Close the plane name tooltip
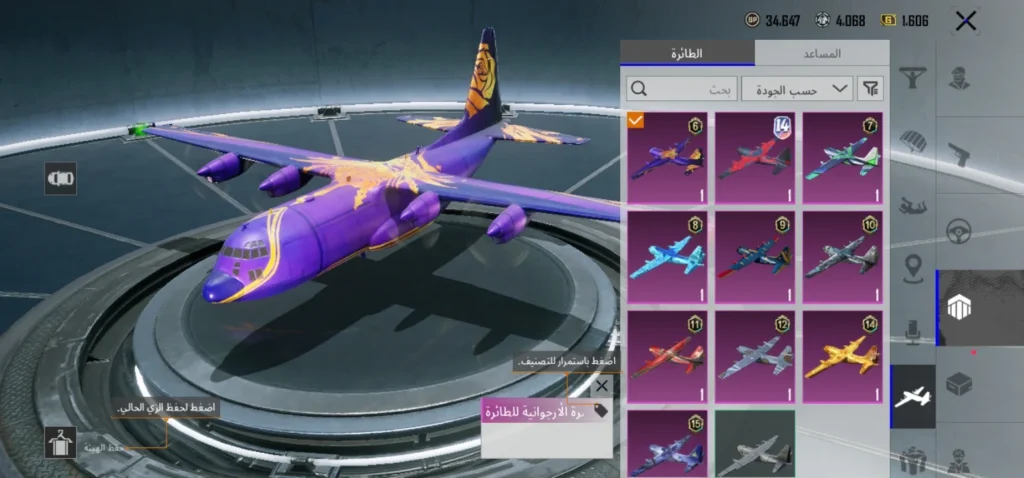1024x478 pixels. [x=601, y=386]
